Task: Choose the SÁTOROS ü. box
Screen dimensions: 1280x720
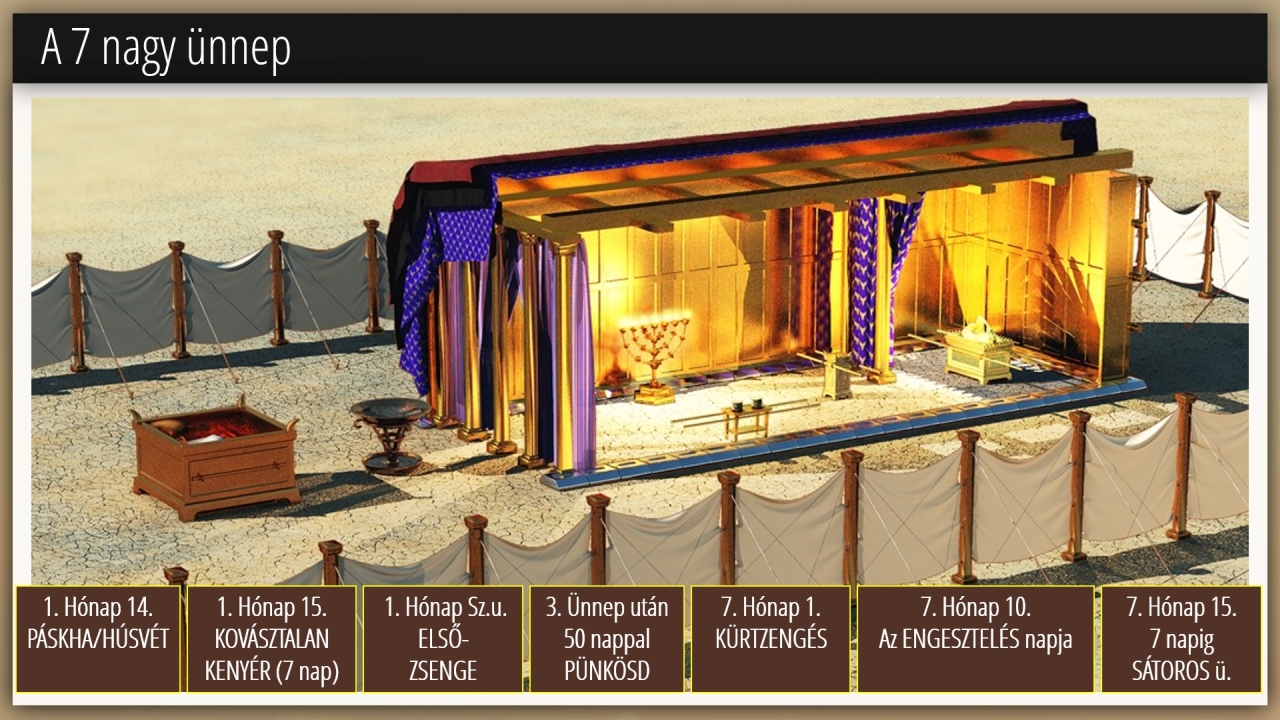Action: click(x=1181, y=639)
